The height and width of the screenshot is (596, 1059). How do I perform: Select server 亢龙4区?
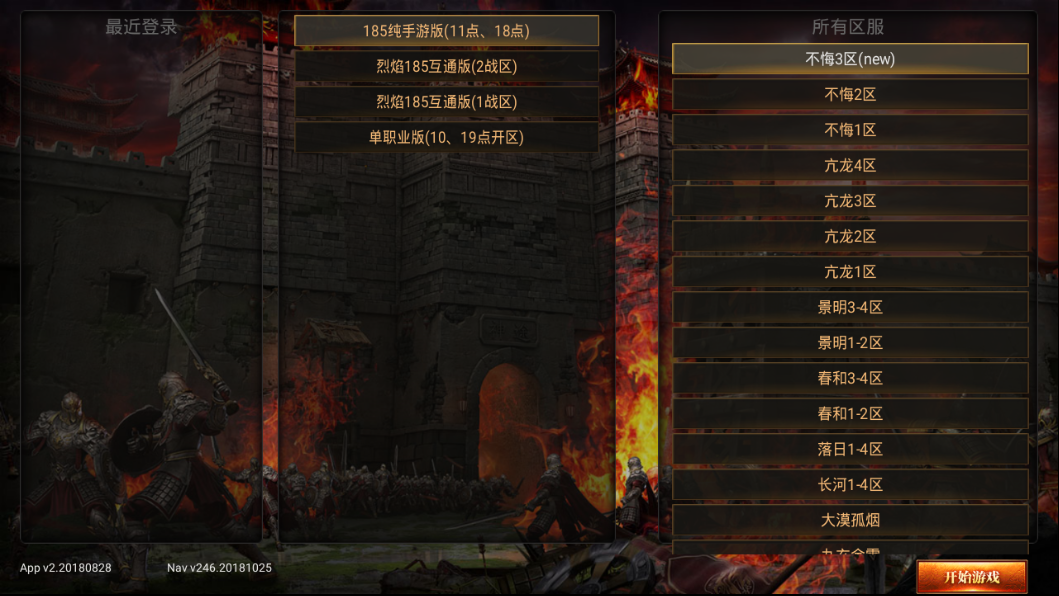click(850, 166)
